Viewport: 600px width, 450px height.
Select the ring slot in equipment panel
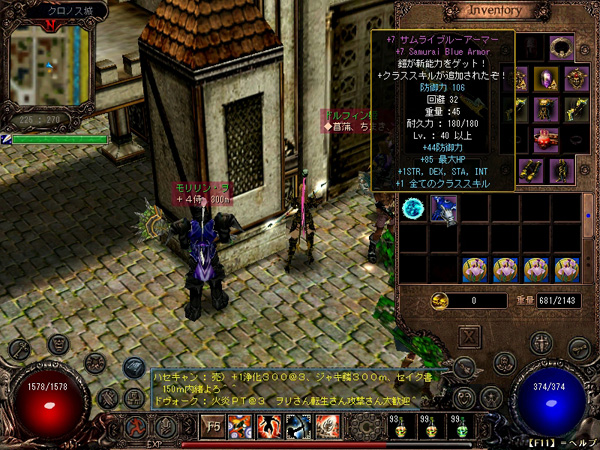[x=561, y=46]
